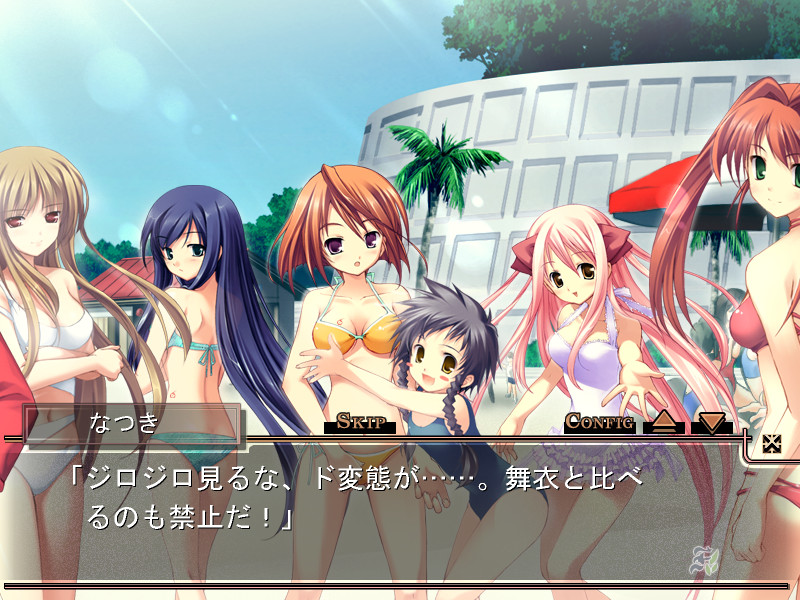Hide the dialogue window with the X icon

(771, 444)
